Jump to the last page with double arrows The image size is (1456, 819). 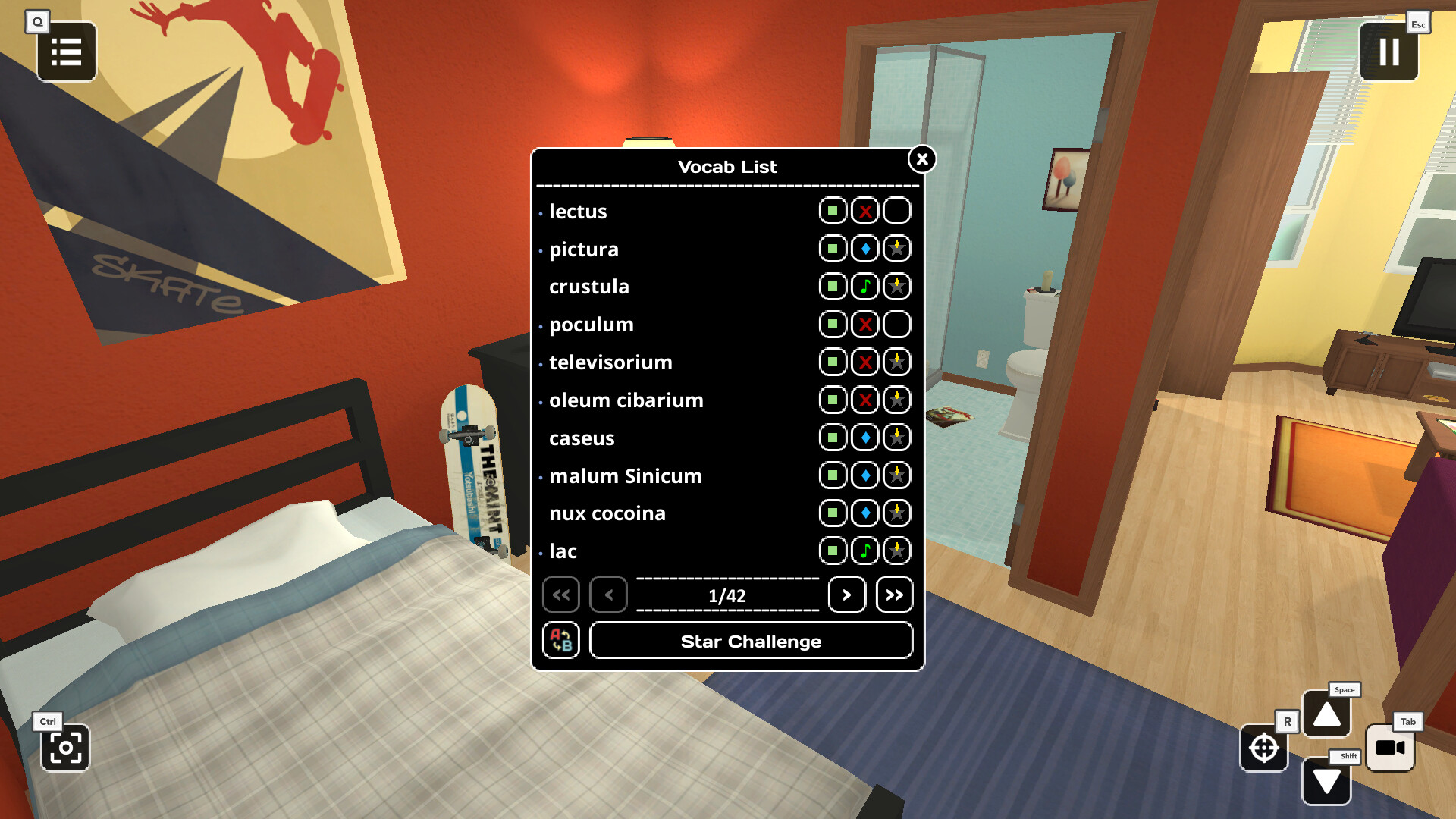[894, 595]
